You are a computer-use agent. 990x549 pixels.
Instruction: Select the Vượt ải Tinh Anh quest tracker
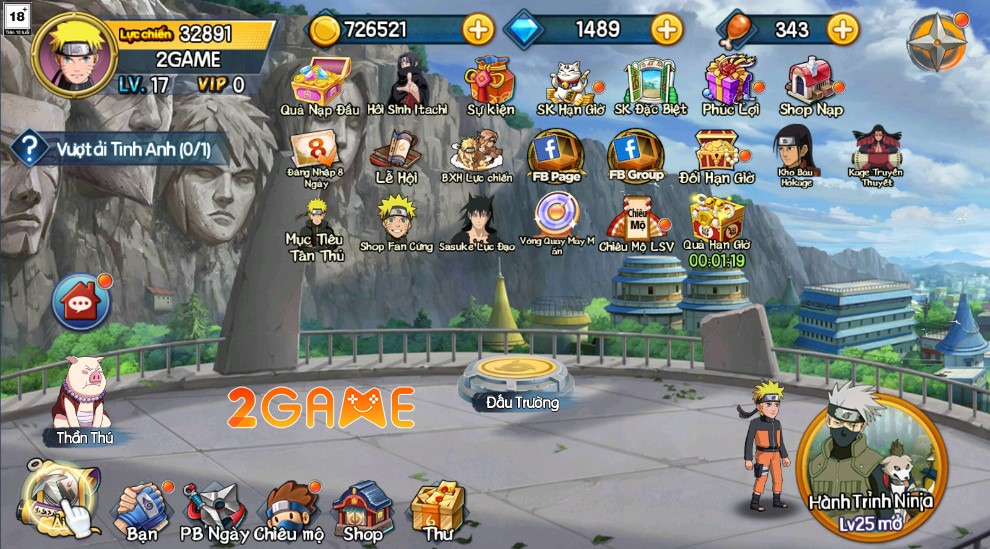pos(115,151)
